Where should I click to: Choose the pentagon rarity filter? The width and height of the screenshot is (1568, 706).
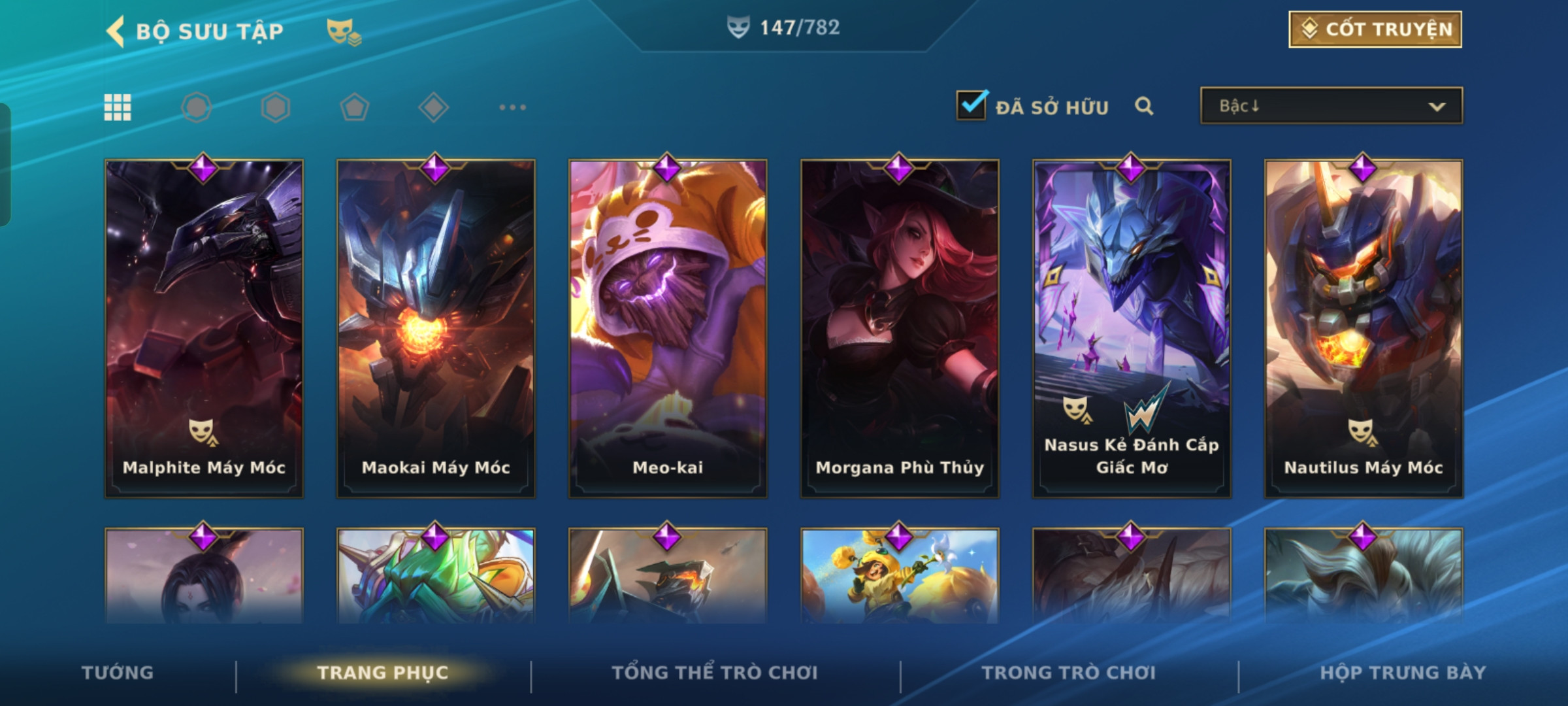tap(355, 107)
